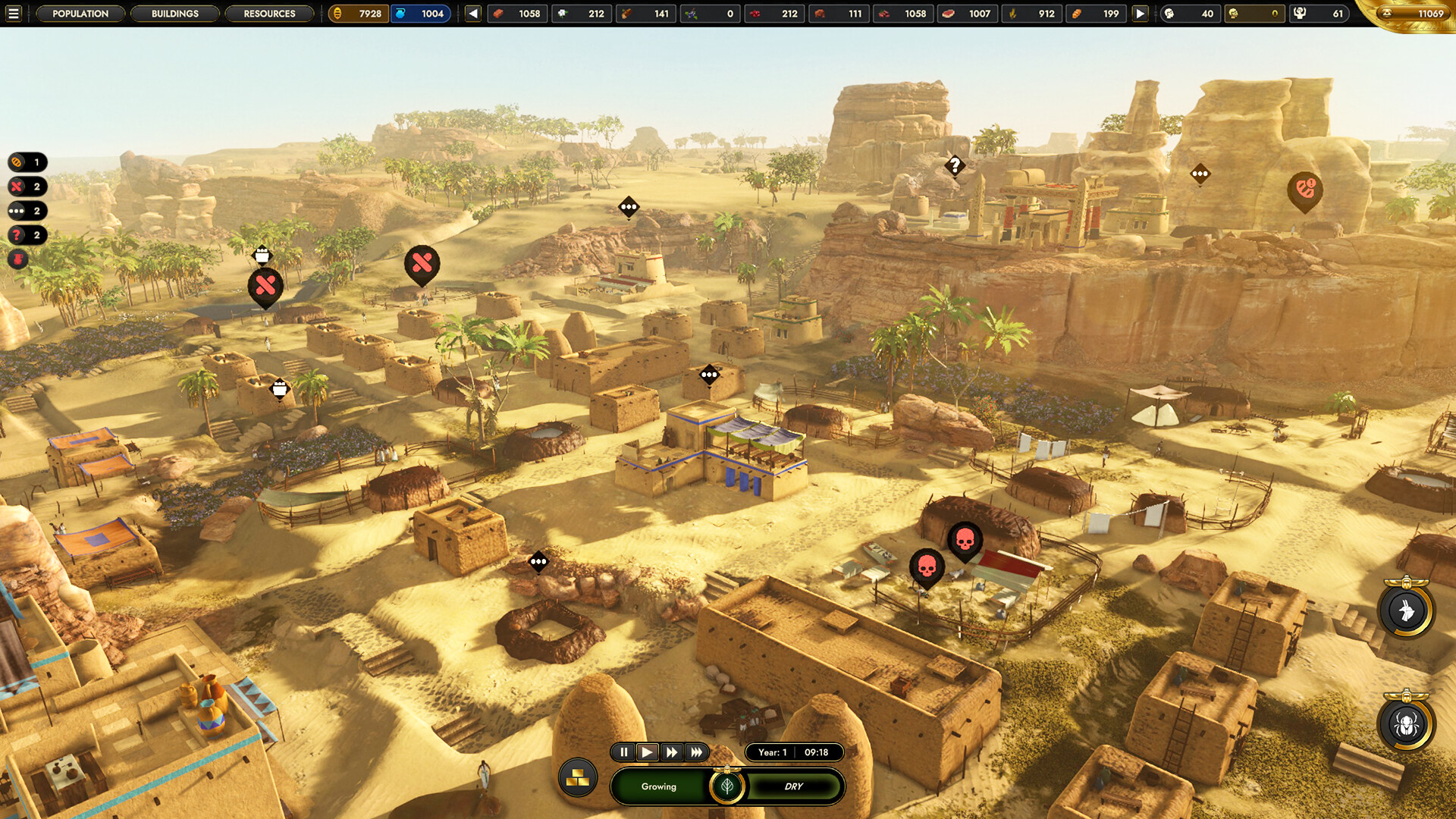The width and height of the screenshot is (1456, 819).
Task: Select the construction blocks icon near time controls
Action: click(x=579, y=777)
